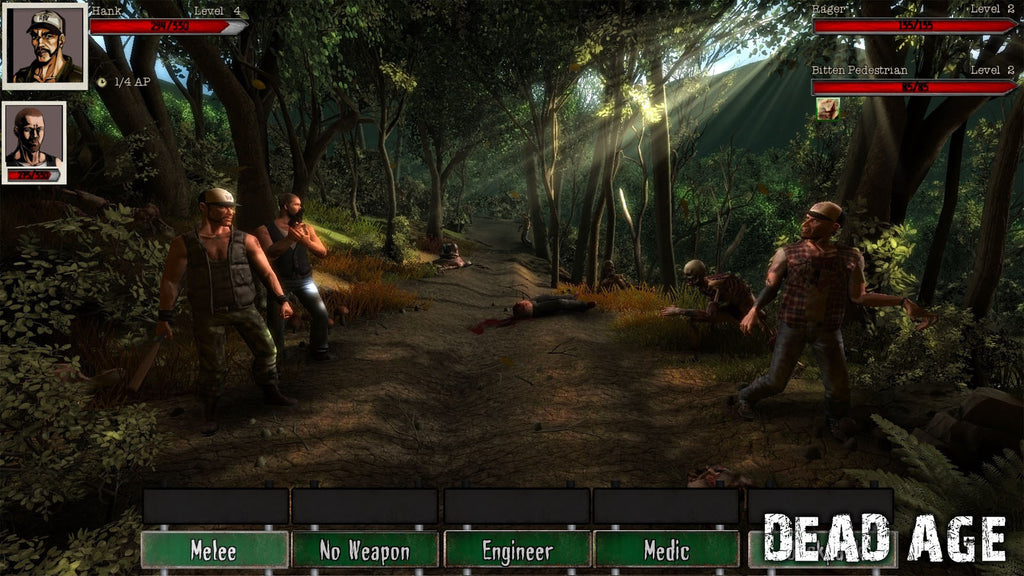Viewport: 1024px width, 576px height.
Task: Click the bald companion's portrait
Action: tap(34, 136)
